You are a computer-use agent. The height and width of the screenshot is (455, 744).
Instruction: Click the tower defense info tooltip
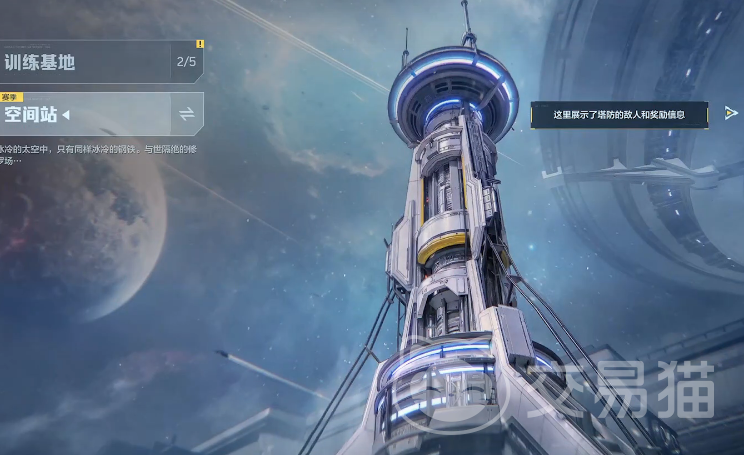click(620, 115)
